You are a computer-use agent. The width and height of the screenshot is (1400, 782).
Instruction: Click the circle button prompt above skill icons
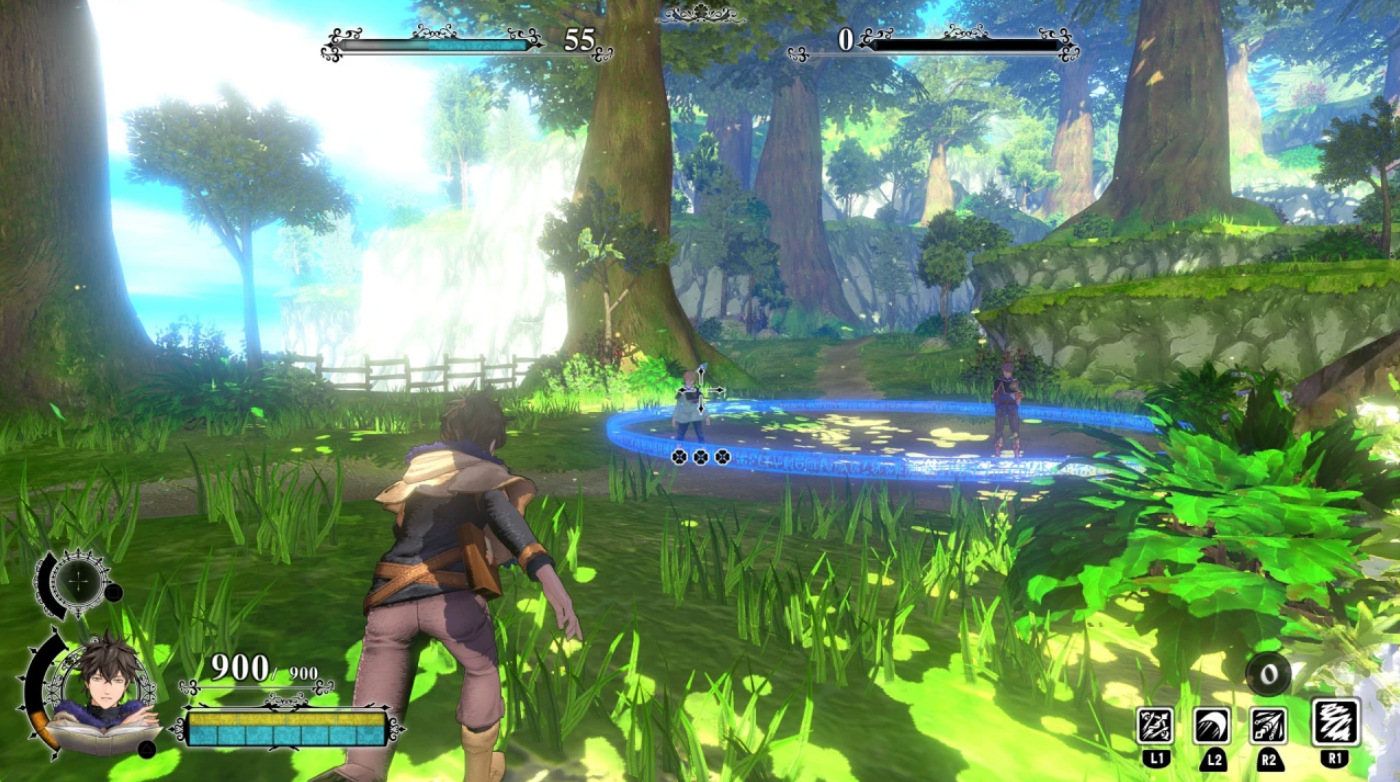tap(1268, 672)
